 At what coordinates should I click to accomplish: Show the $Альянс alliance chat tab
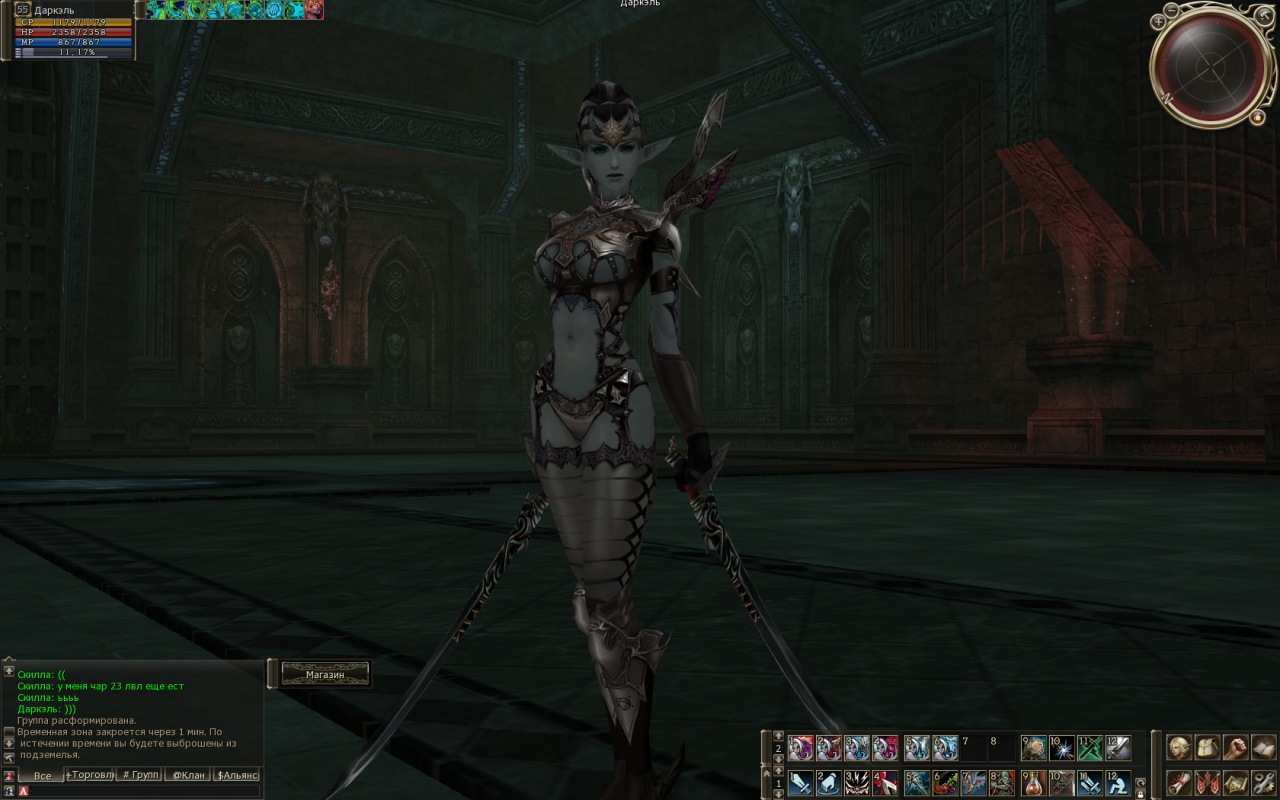coord(237,775)
